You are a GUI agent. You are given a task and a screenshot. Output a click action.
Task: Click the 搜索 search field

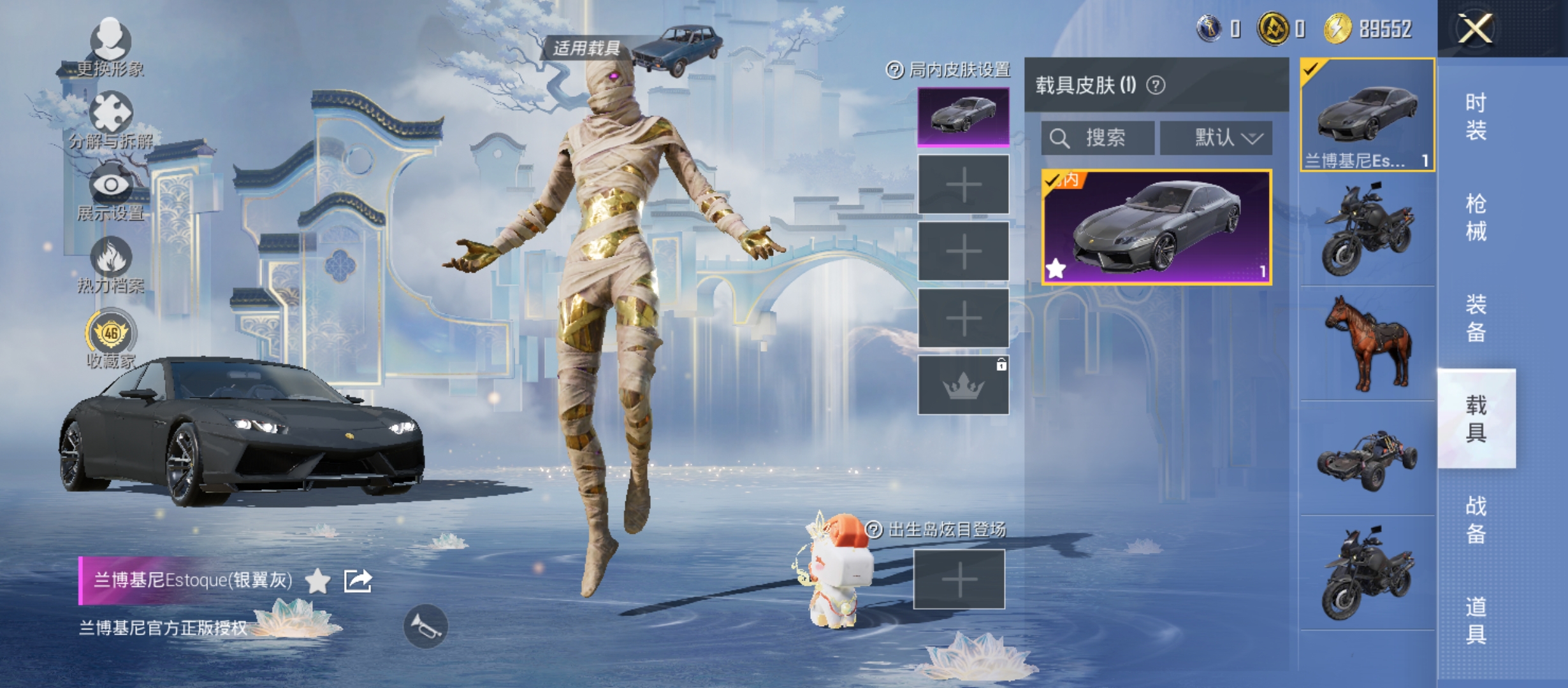tap(1098, 138)
